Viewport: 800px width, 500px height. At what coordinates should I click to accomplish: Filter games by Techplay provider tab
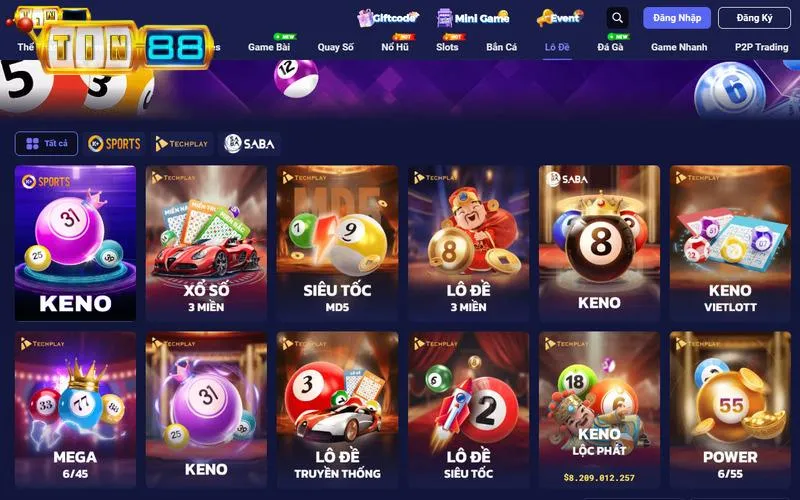pos(183,144)
